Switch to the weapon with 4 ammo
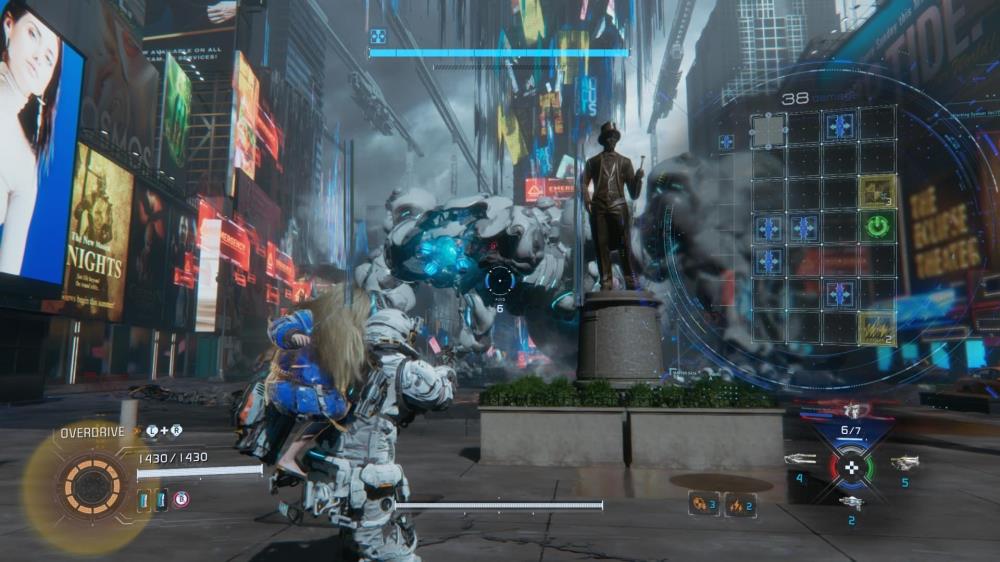Image resolution: width=1000 pixels, height=562 pixels. pyautogui.click(x=800, y=461)
